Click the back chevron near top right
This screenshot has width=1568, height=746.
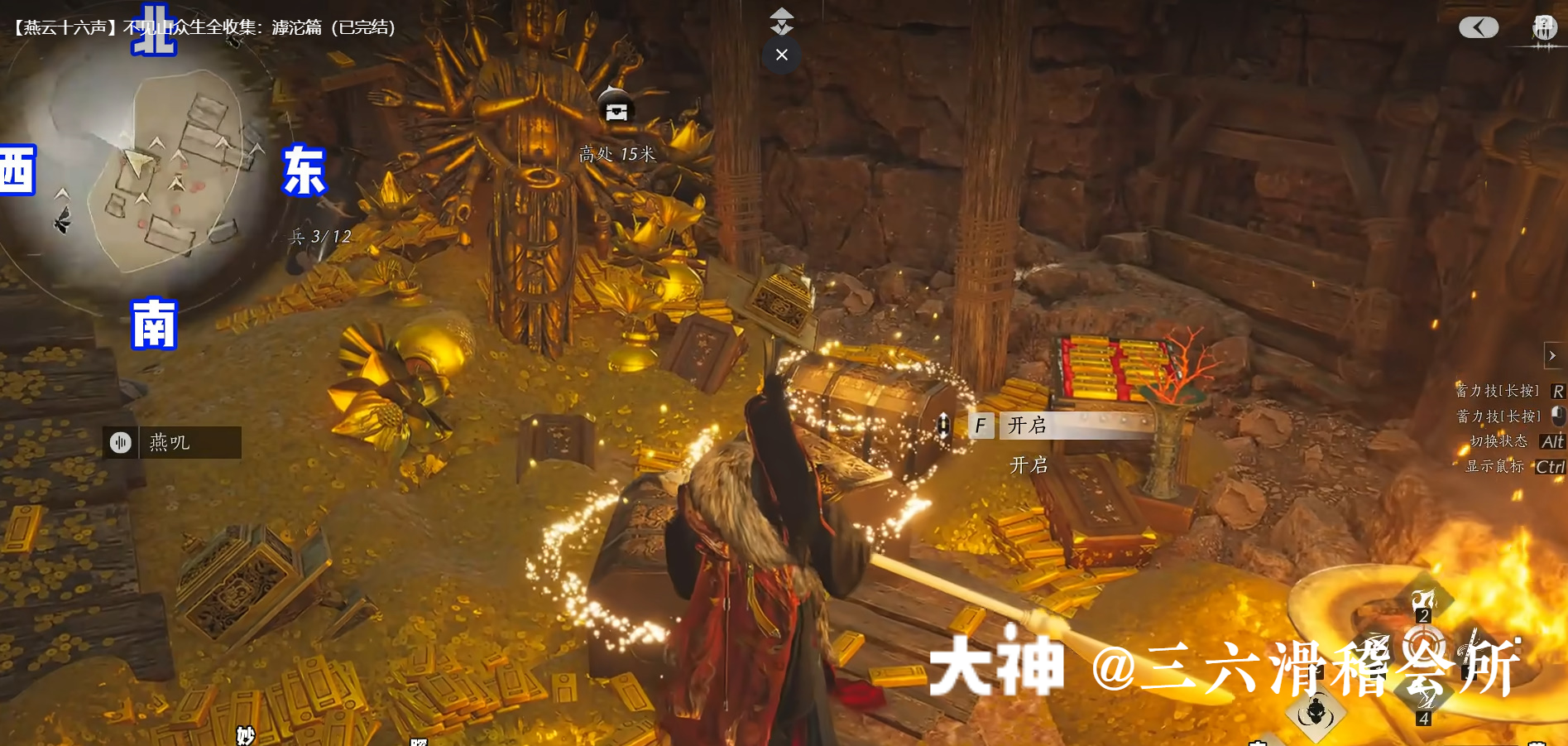point(1479,27)
